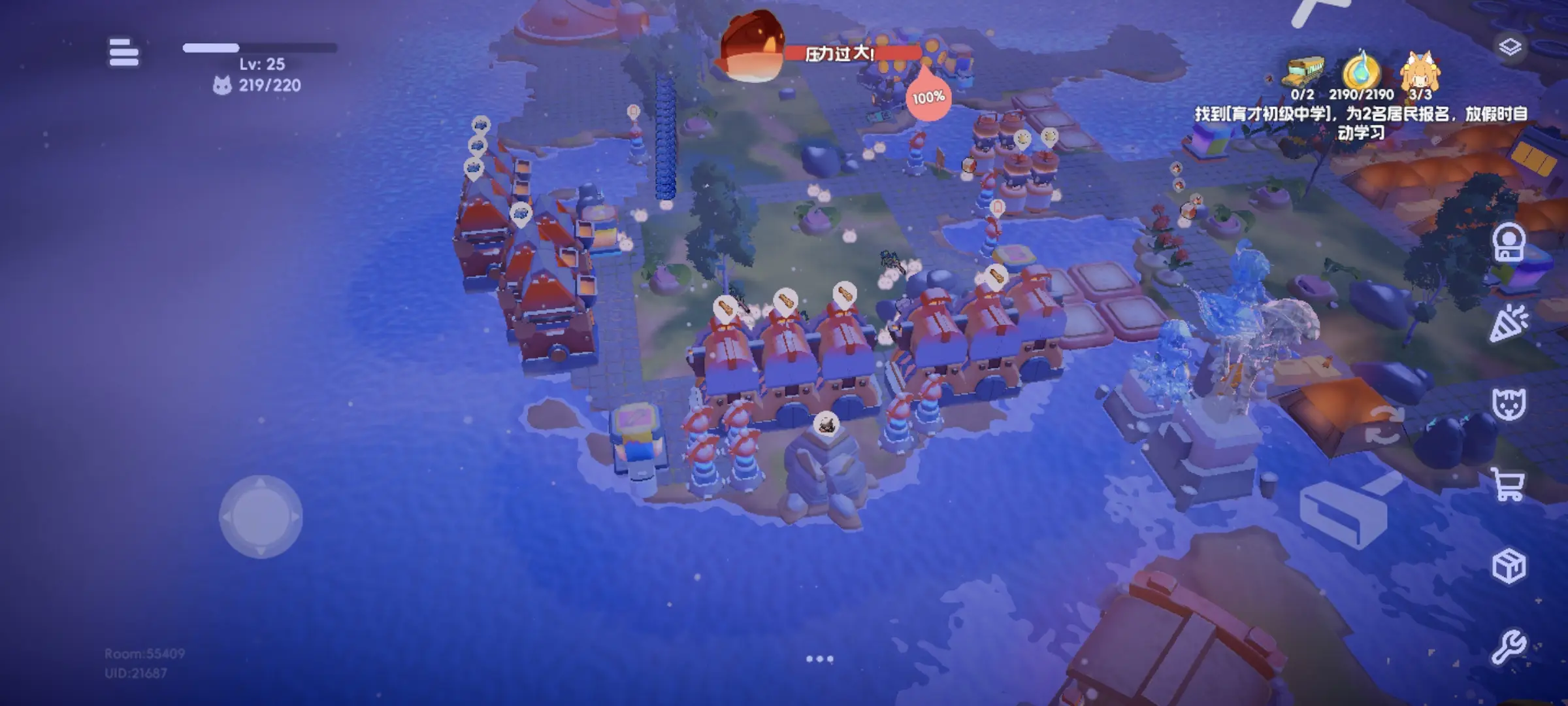
Task: Tap the rotate arrows button
Action: (1384, 424)
